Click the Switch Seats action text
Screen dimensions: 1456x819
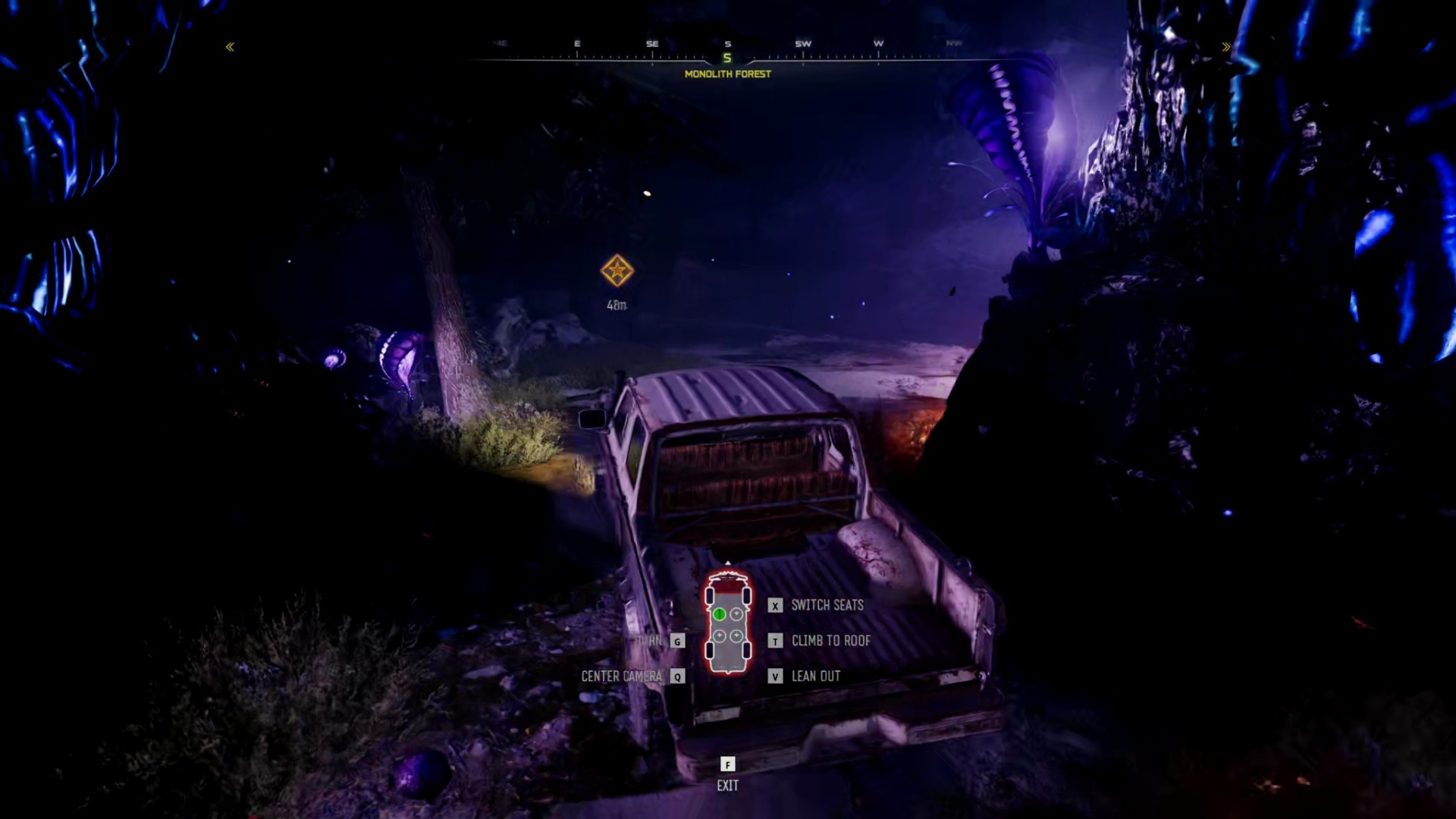pos(827,605)
